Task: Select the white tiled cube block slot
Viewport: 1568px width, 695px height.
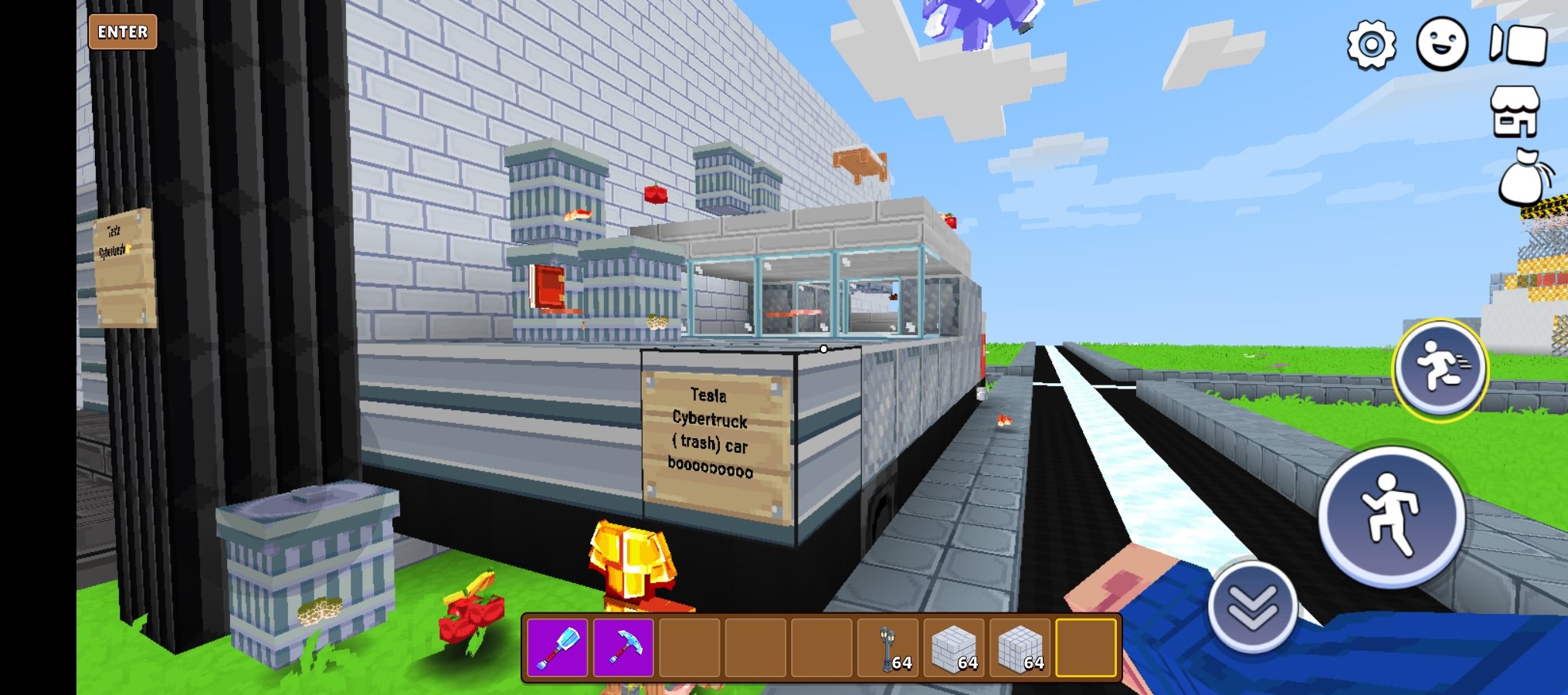Action: 1020,647
